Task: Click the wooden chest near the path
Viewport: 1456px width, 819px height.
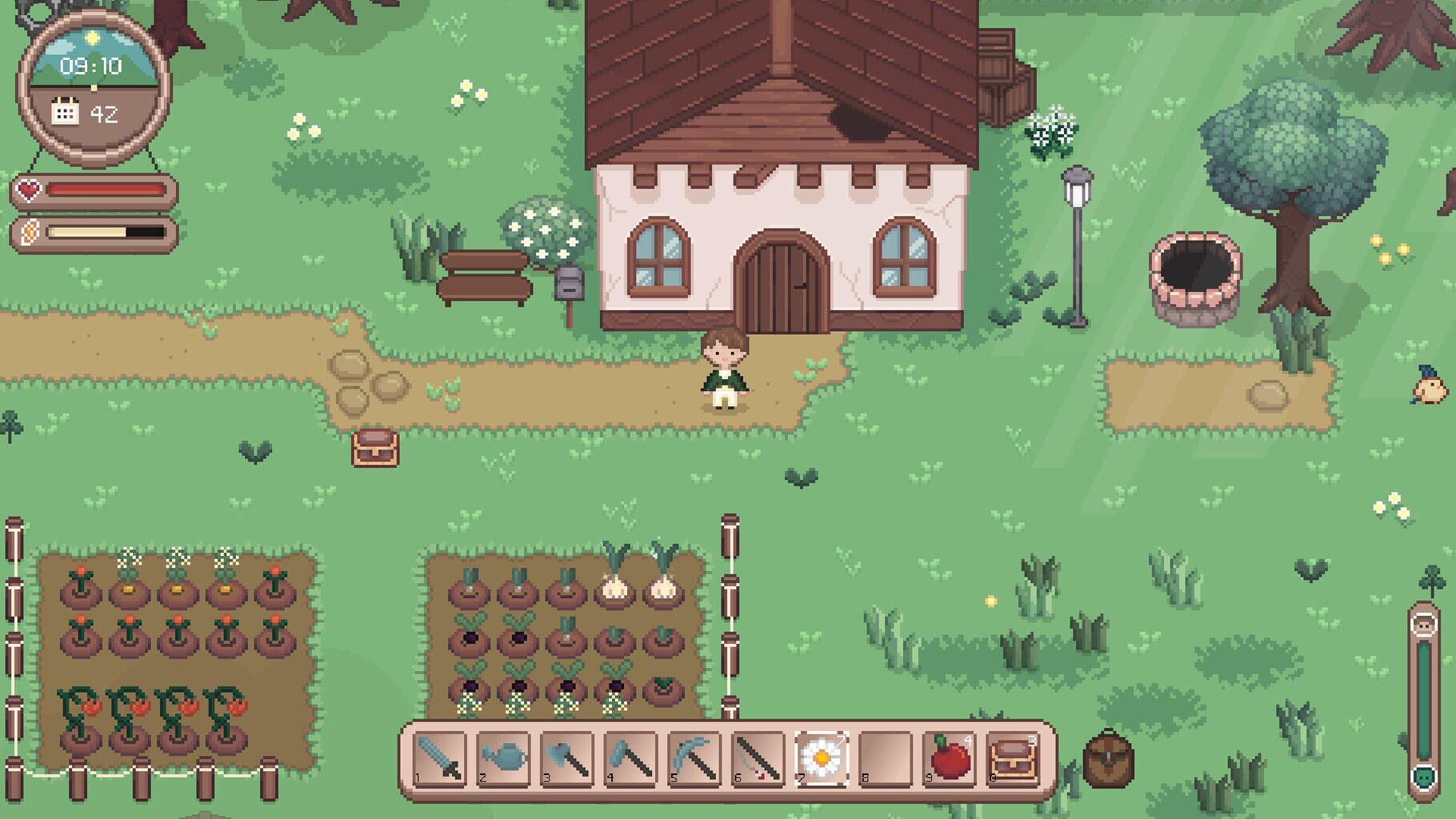Action: click(x=375, y=449)
